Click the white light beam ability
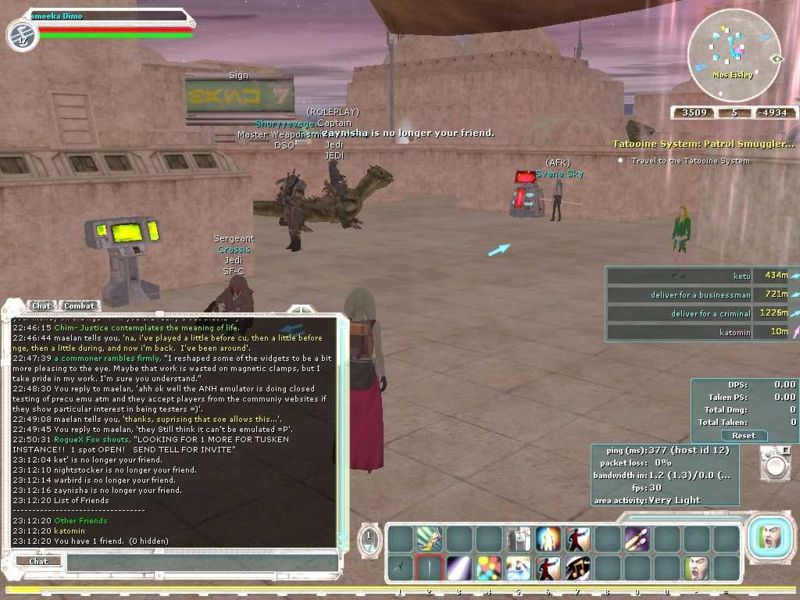This screenshot has width=800, height=600. point(459,568)
